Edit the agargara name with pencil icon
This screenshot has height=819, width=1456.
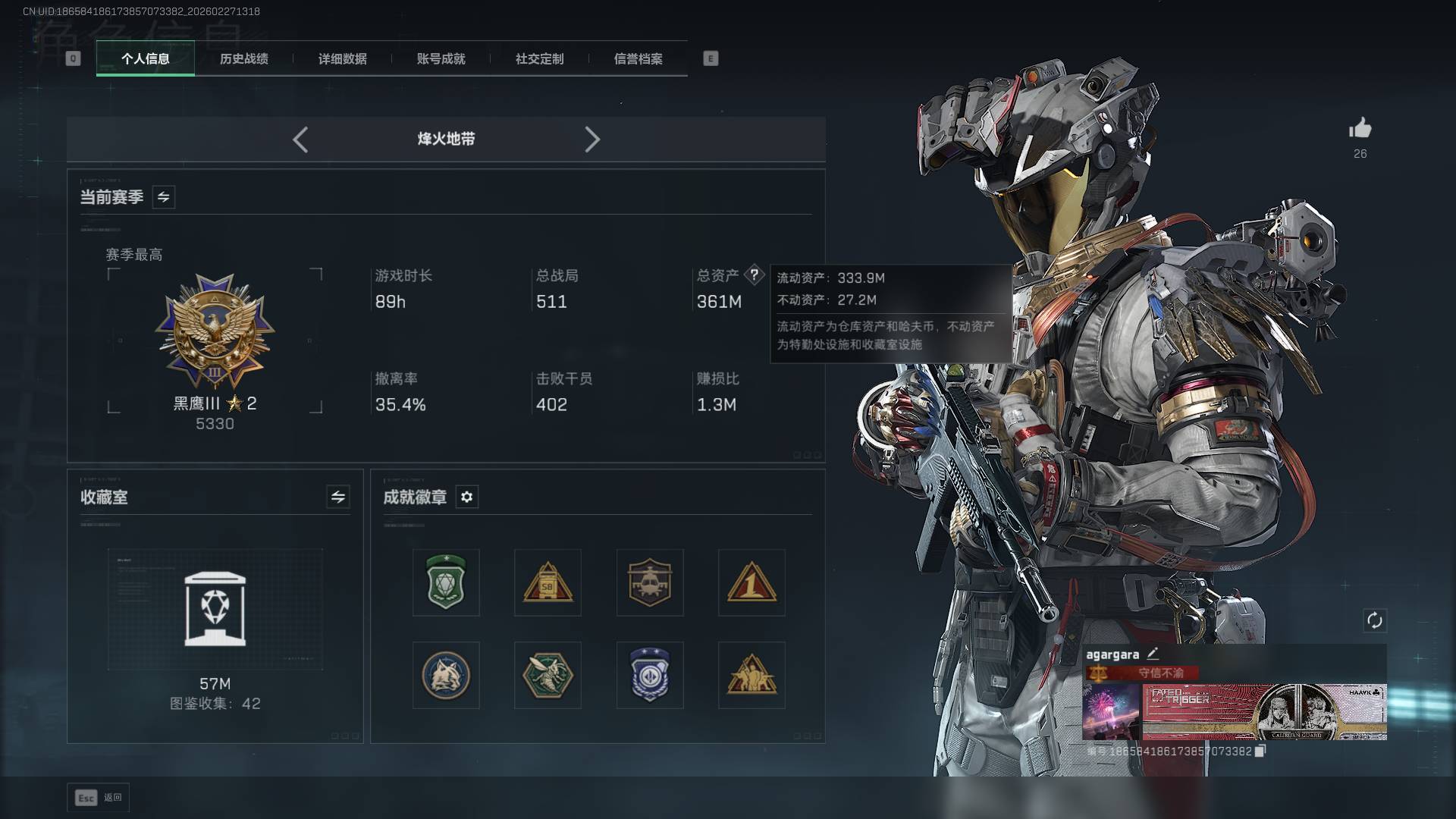pyautogui.click(x=1153, y=654)
